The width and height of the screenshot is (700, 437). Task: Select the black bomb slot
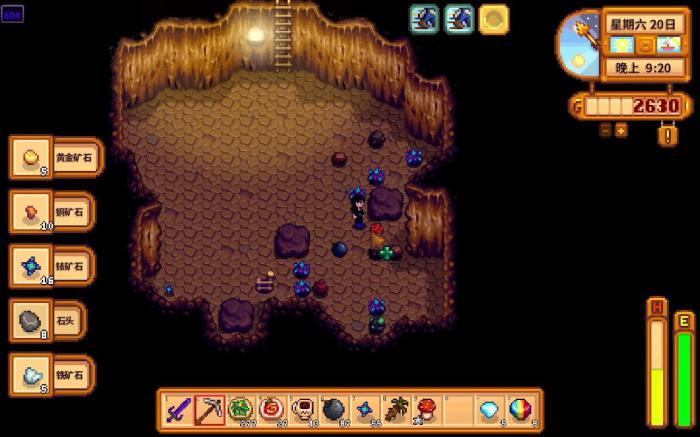pyautogui.click(x=333, y=409)
